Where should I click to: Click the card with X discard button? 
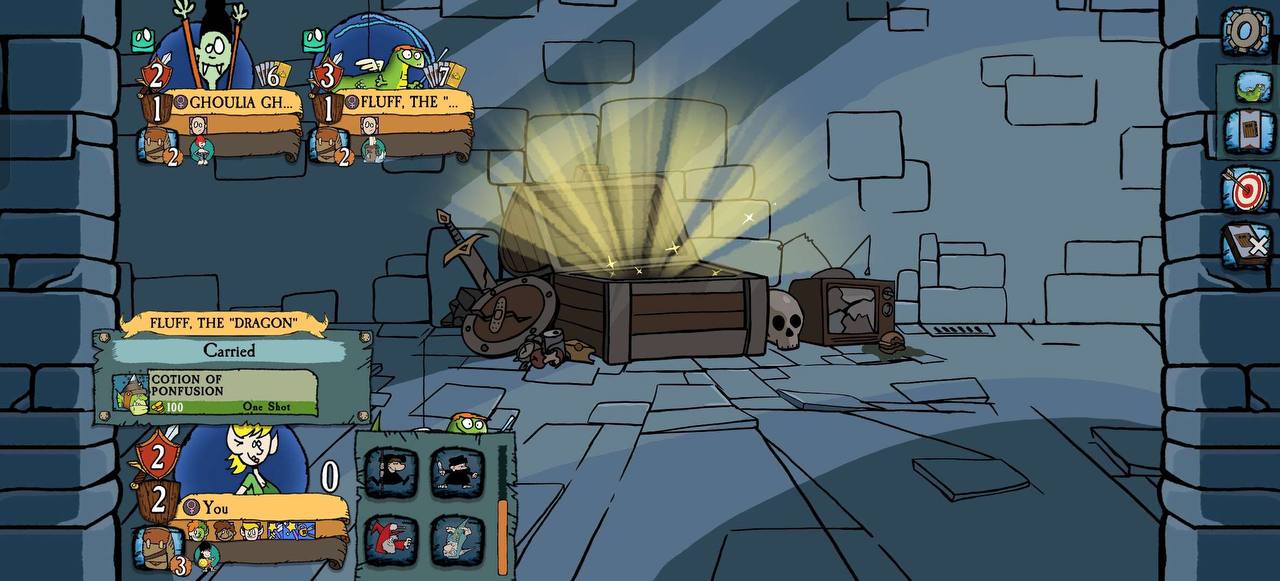1247,245
